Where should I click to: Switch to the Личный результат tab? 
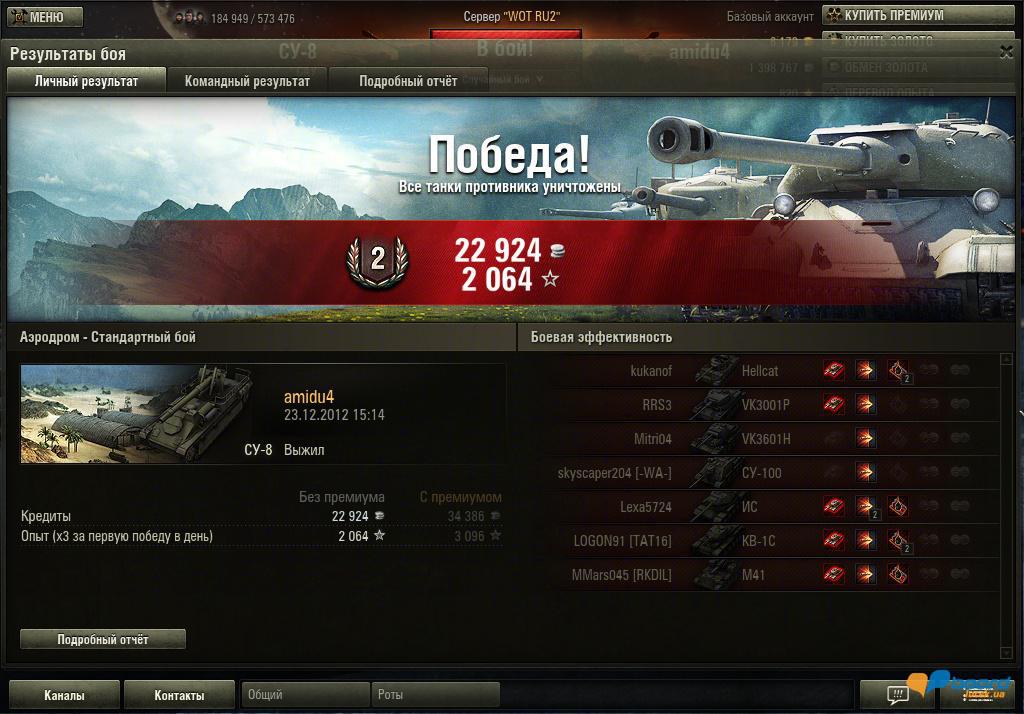pyautogui.click(x=86, y=81)
